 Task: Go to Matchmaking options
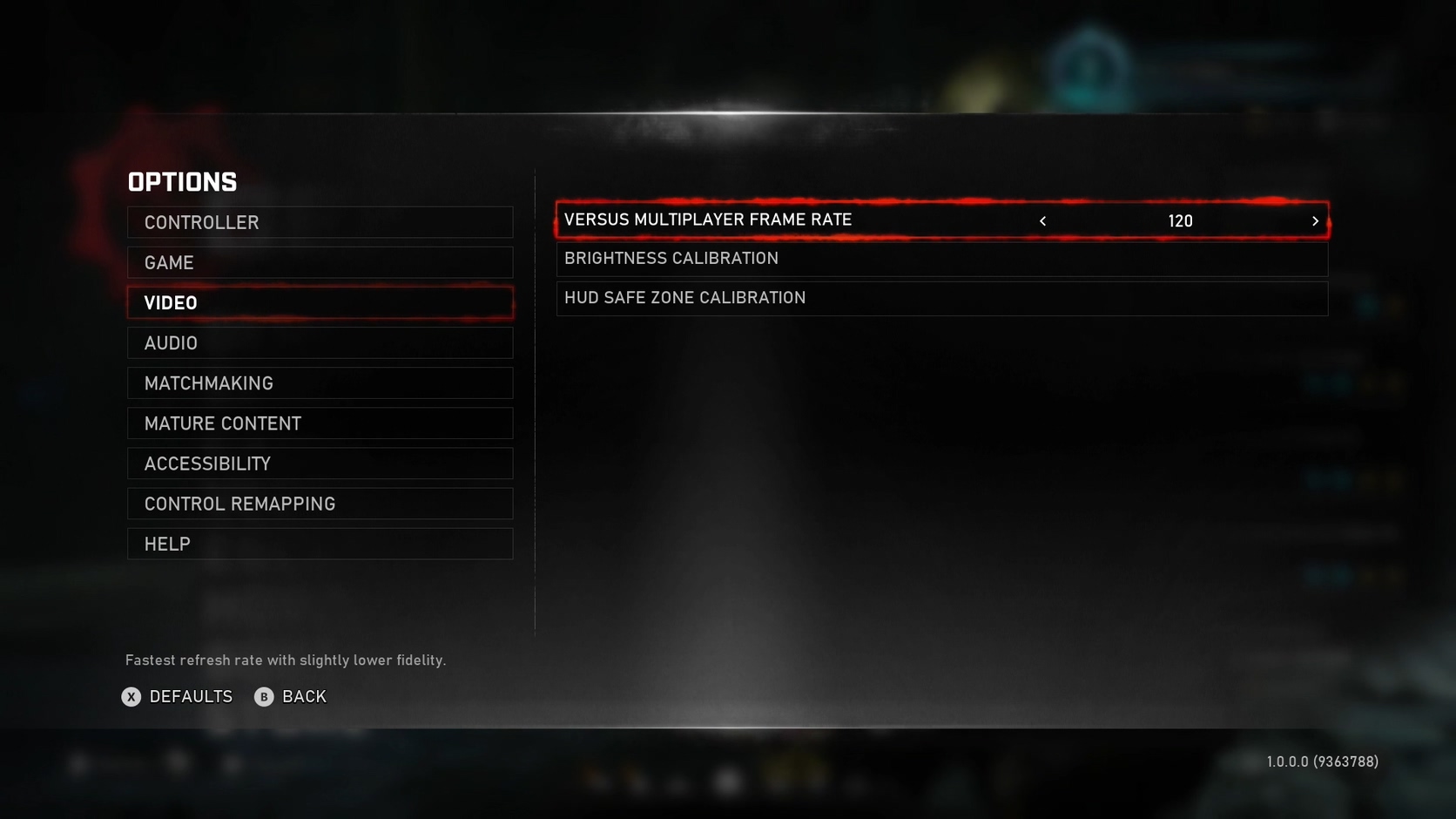[320, 383]
